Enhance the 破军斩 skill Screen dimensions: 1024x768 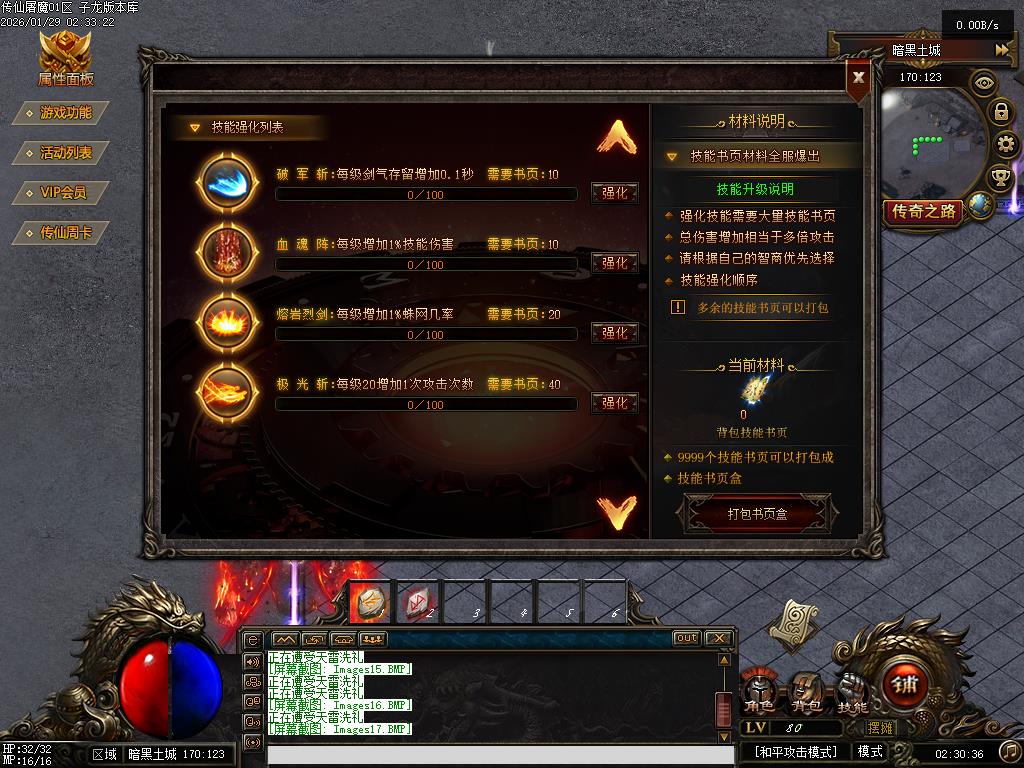(614, 193)
